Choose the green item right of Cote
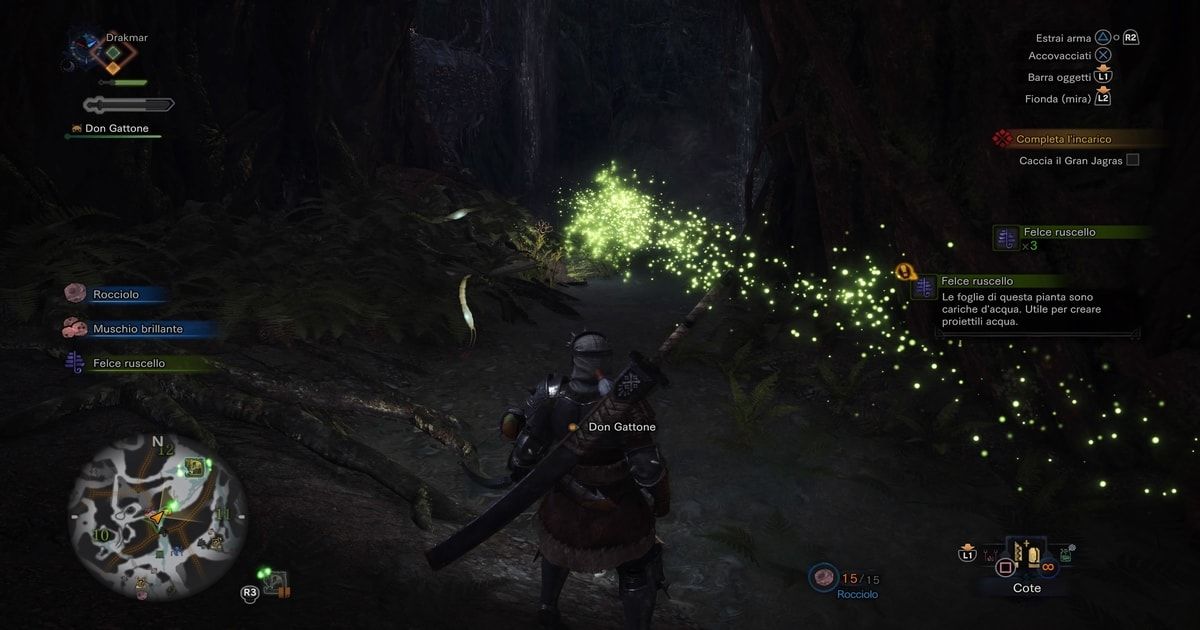This screenshot has height=630, width=1200. (x=1066, y=555)
